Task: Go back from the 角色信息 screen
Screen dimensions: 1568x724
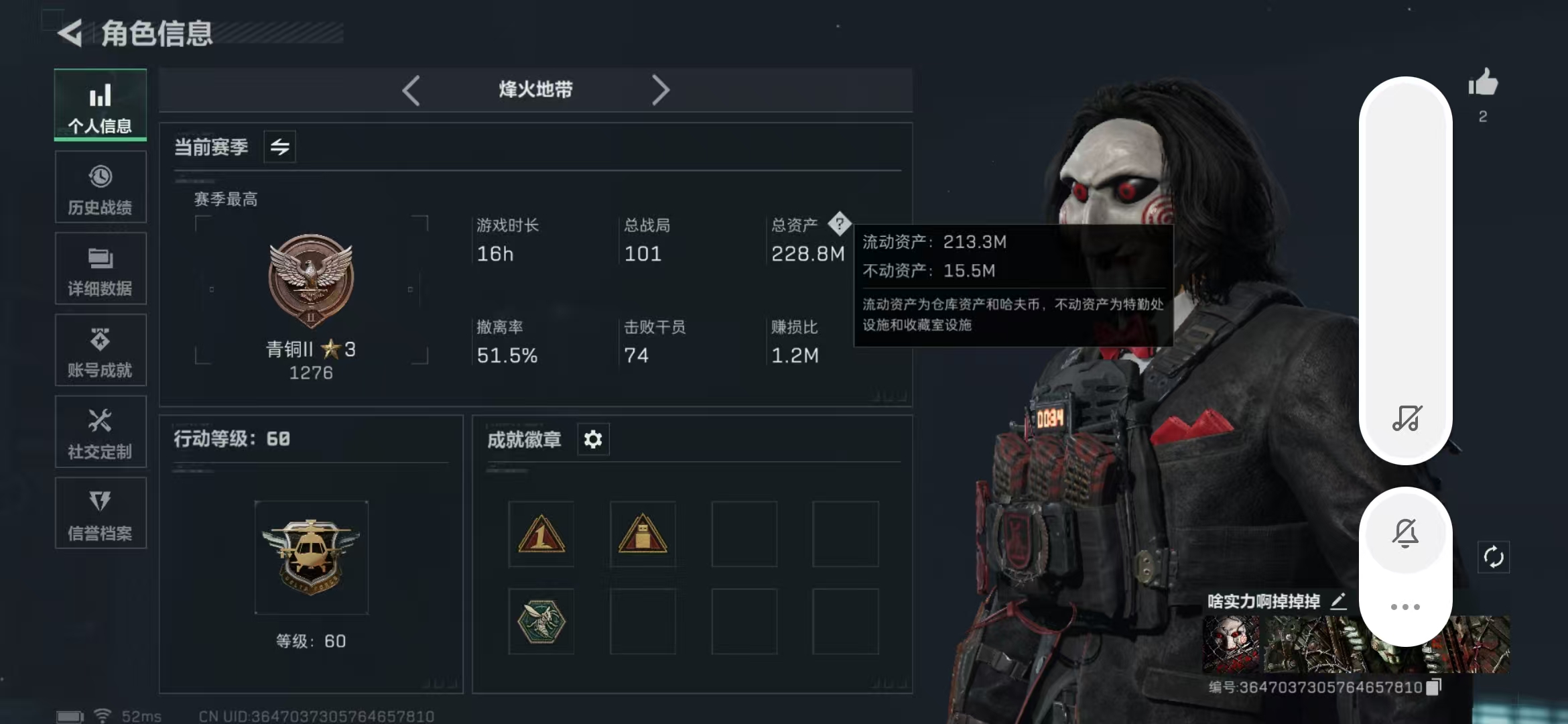Action: (70, 33)
